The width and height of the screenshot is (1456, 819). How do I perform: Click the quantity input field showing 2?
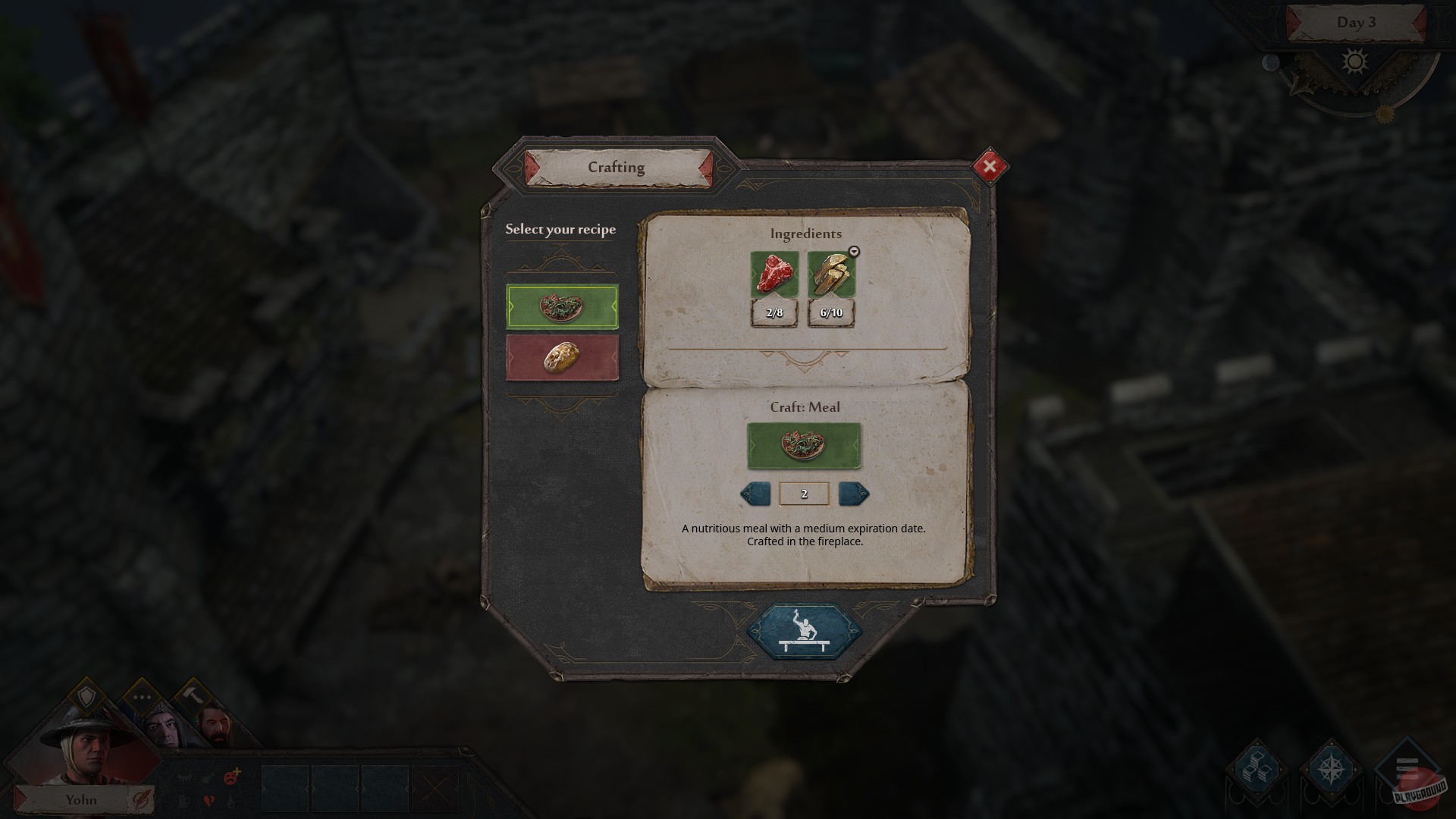804,493
